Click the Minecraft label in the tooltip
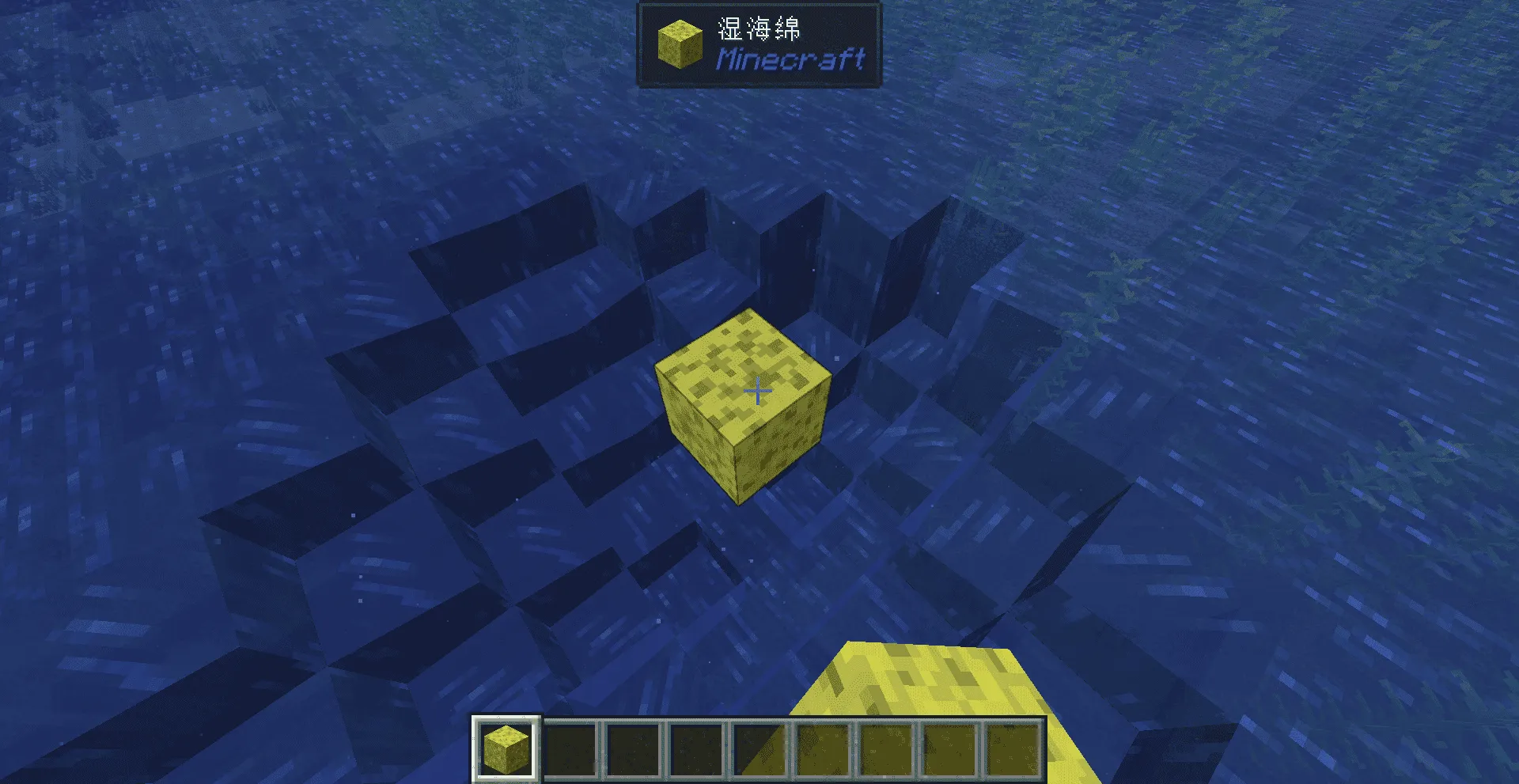 (x=791, y=59)
